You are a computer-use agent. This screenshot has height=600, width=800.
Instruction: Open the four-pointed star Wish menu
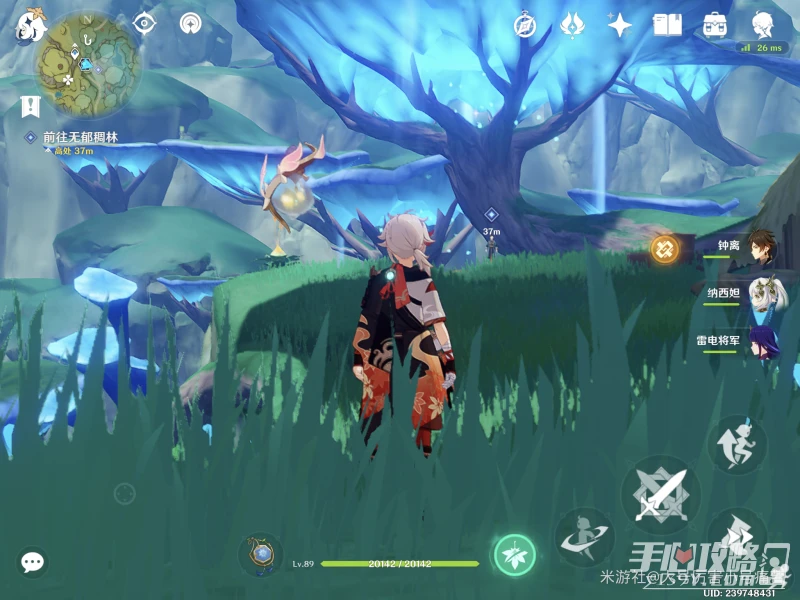[620, 25]
